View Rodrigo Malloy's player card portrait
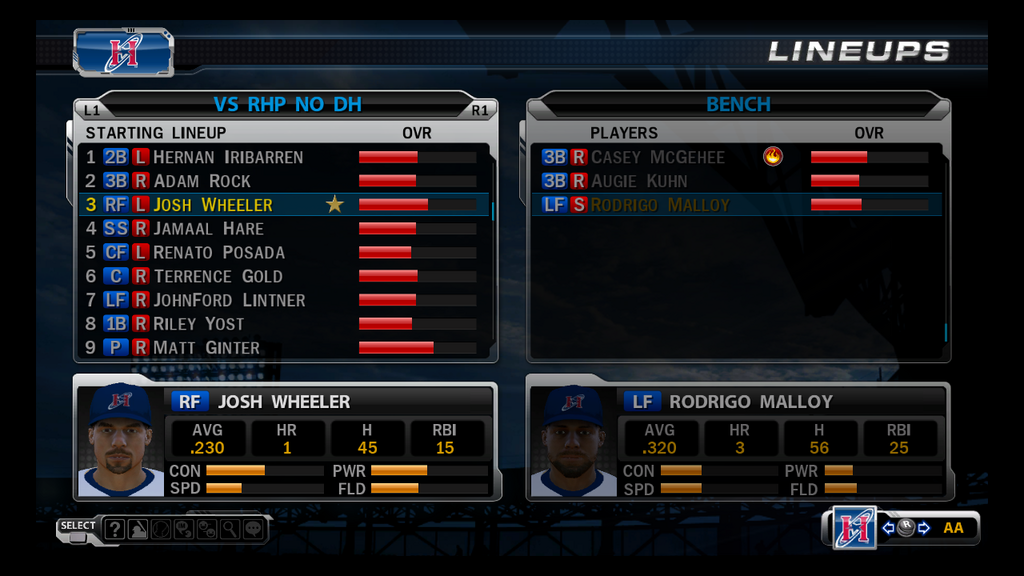This screenshot has height=576, width=1024. click(x=573, y=441)
